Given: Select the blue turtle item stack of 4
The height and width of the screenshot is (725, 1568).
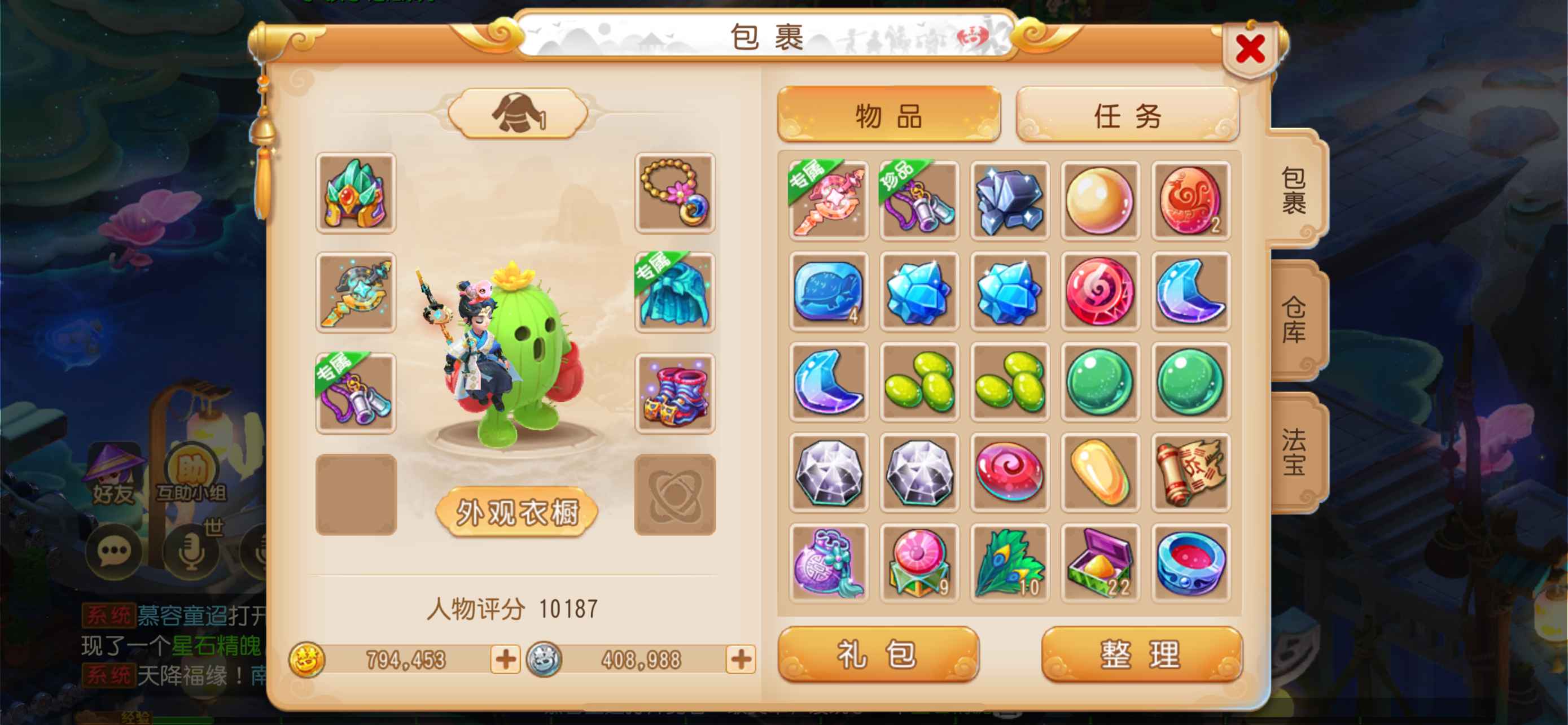Looking at the screenshot, I should point(829,291).
